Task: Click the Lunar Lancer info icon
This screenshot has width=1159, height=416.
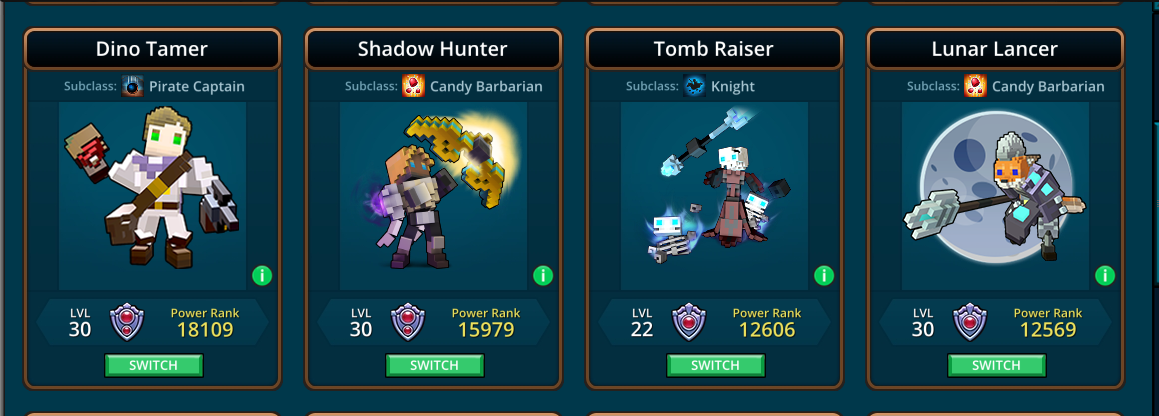Action: click(1105, 275)
